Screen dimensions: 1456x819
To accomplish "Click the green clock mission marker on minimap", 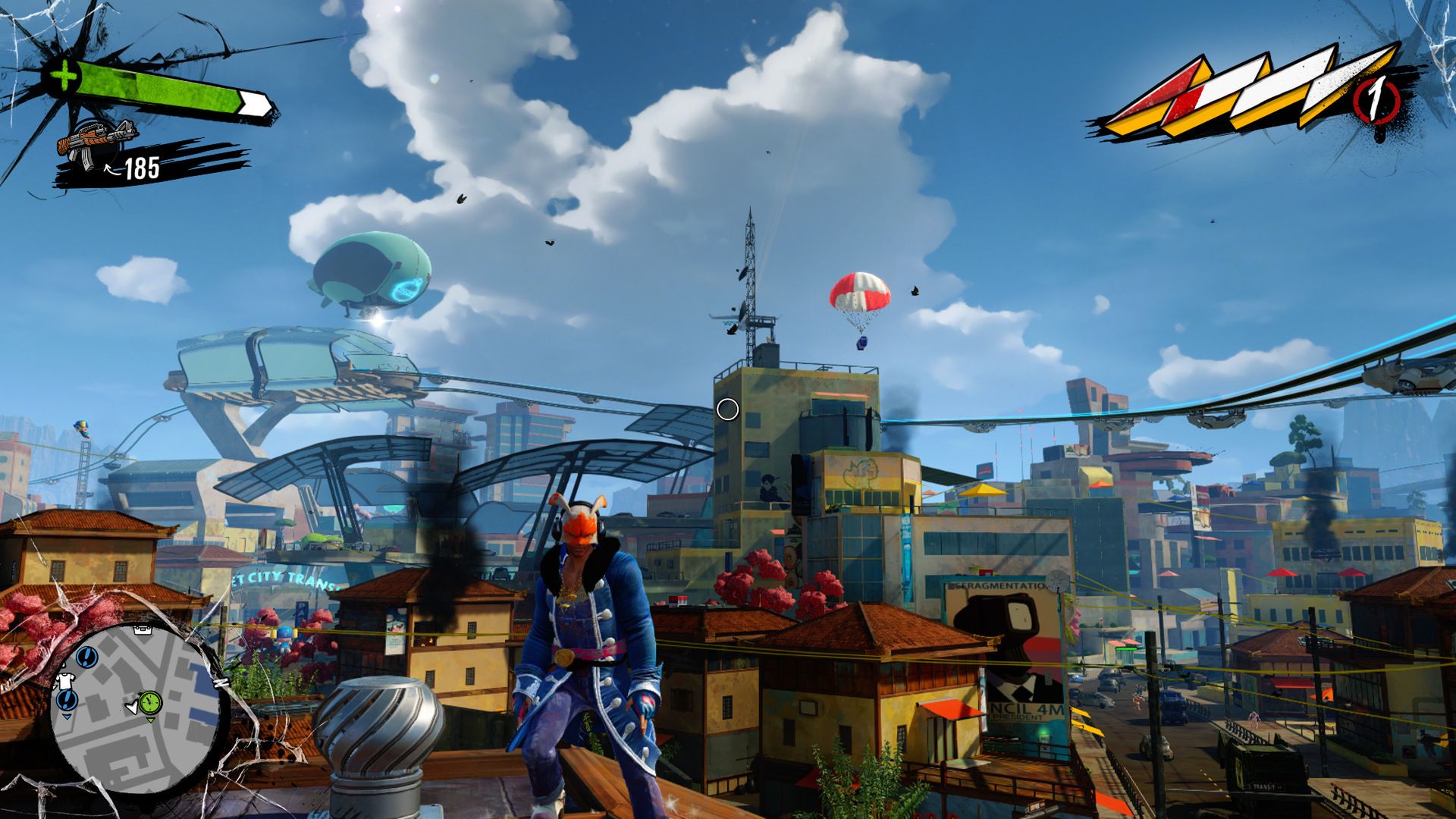I will pyautogui.click(x=149, y=701).
